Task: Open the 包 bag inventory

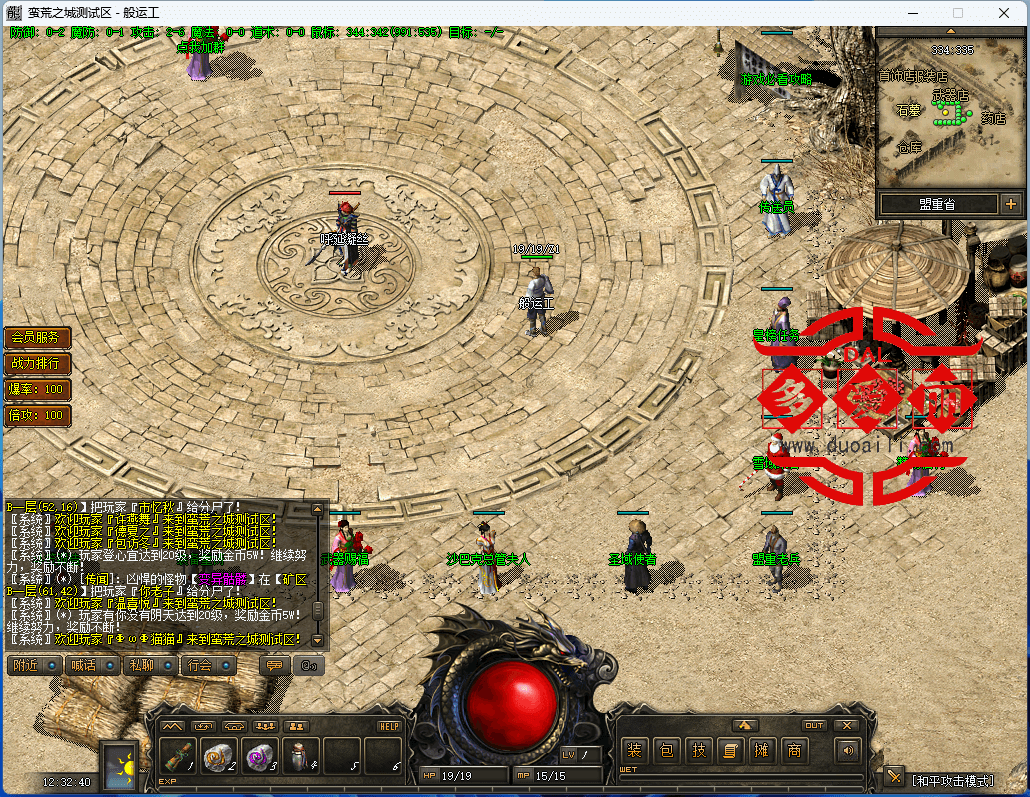Action: [x=666, y=750]
